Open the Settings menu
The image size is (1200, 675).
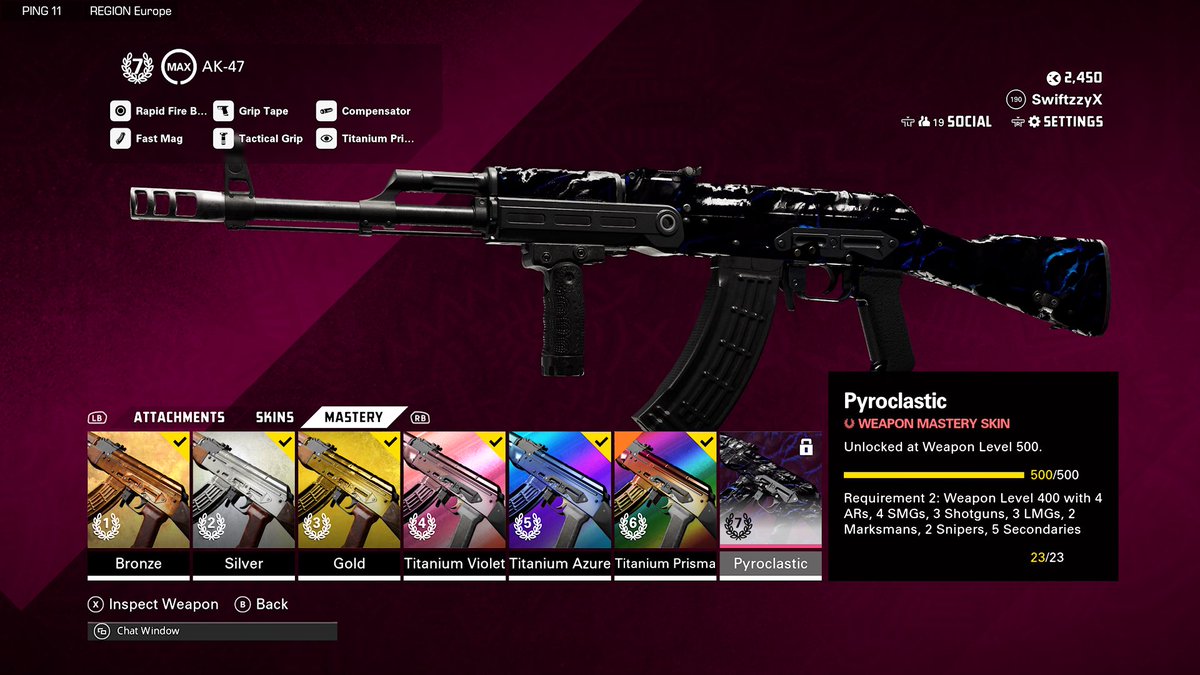[1063, 122]
